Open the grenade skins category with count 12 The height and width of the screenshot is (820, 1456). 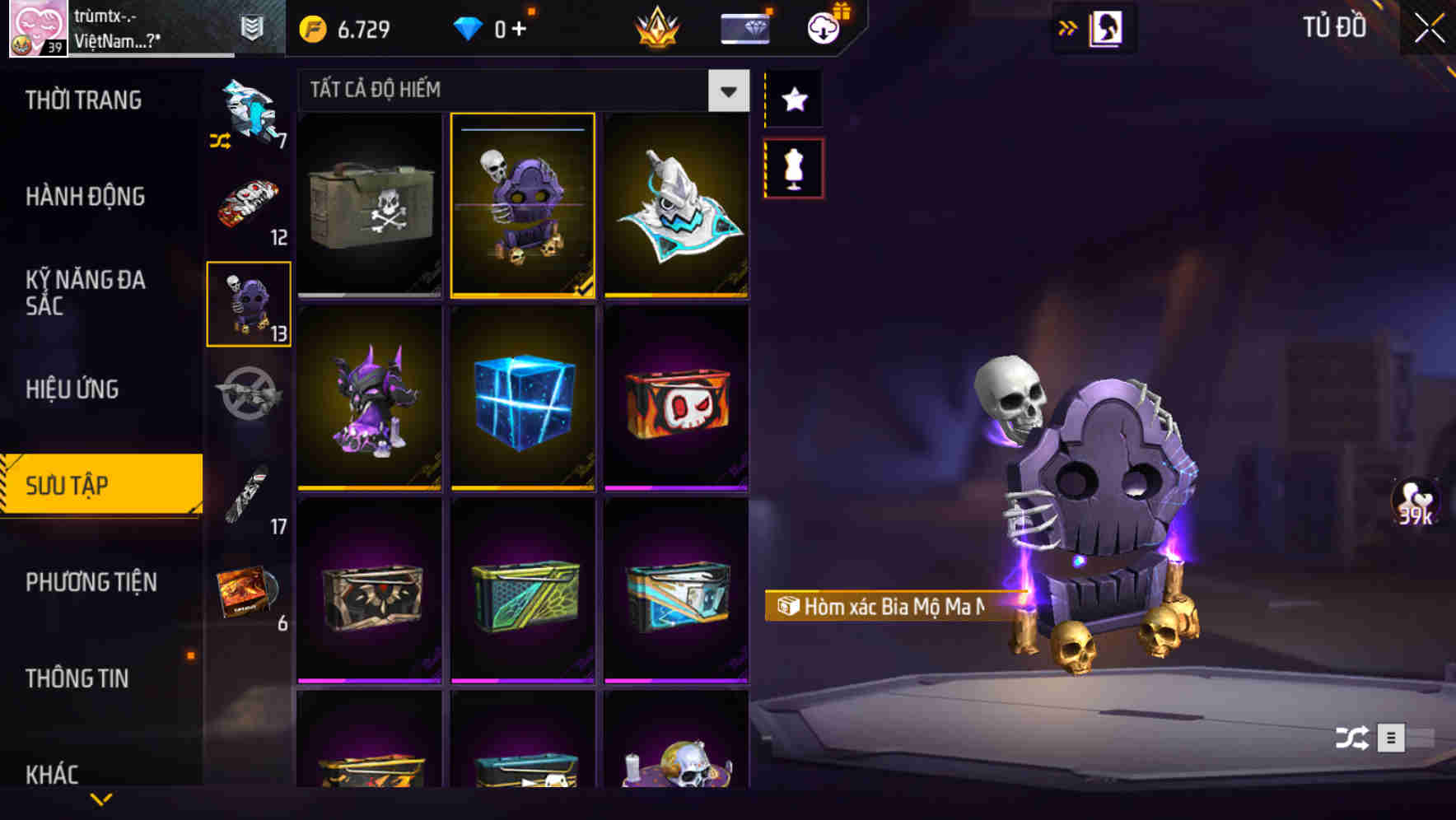[x=247, y=206]
